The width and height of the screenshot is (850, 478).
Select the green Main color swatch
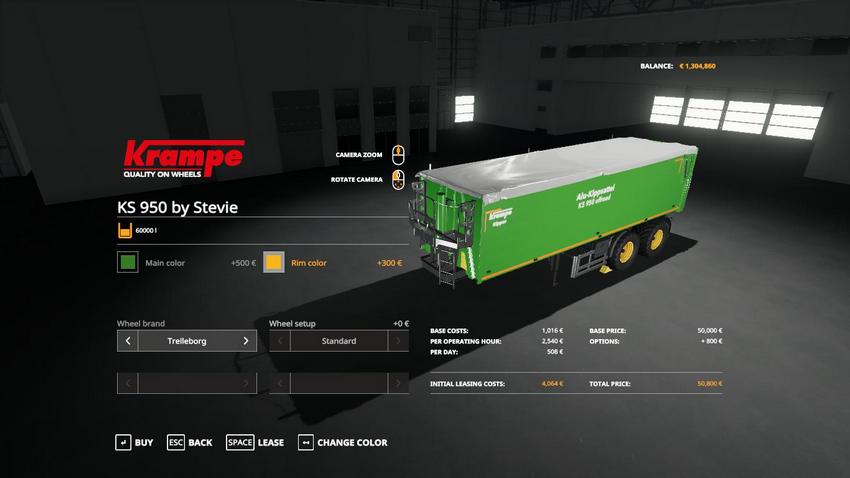(x=127, y=263)
